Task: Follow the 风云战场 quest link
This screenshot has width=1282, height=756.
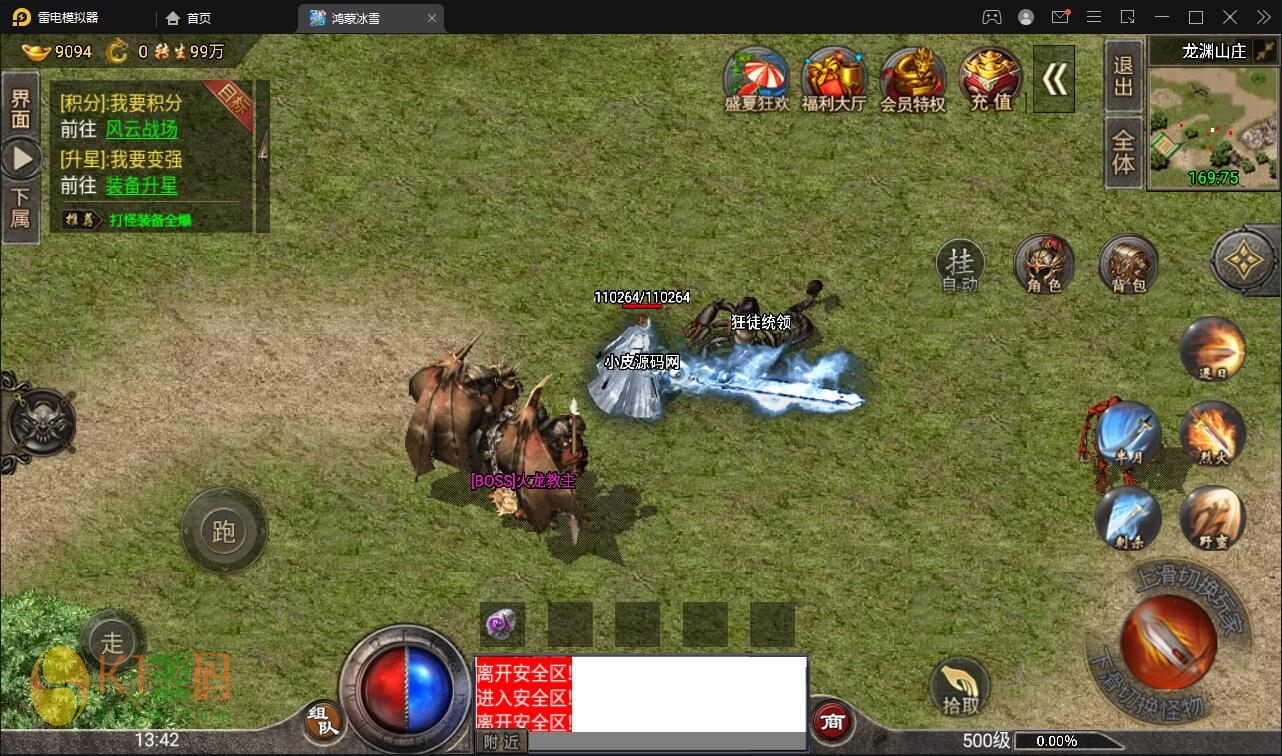Action: 141,130
